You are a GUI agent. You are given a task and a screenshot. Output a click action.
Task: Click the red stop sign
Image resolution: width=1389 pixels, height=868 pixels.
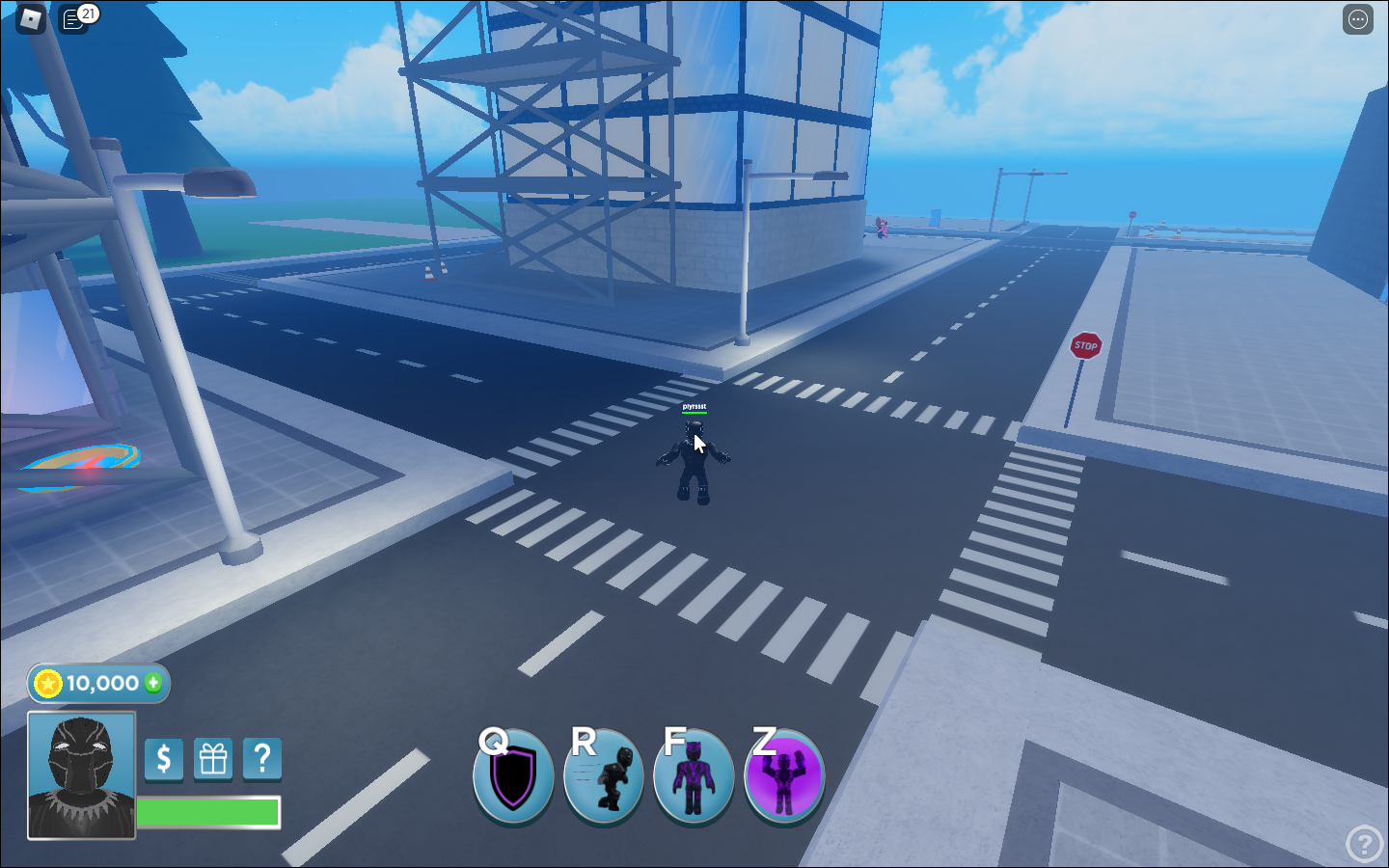pos(1085,346)
